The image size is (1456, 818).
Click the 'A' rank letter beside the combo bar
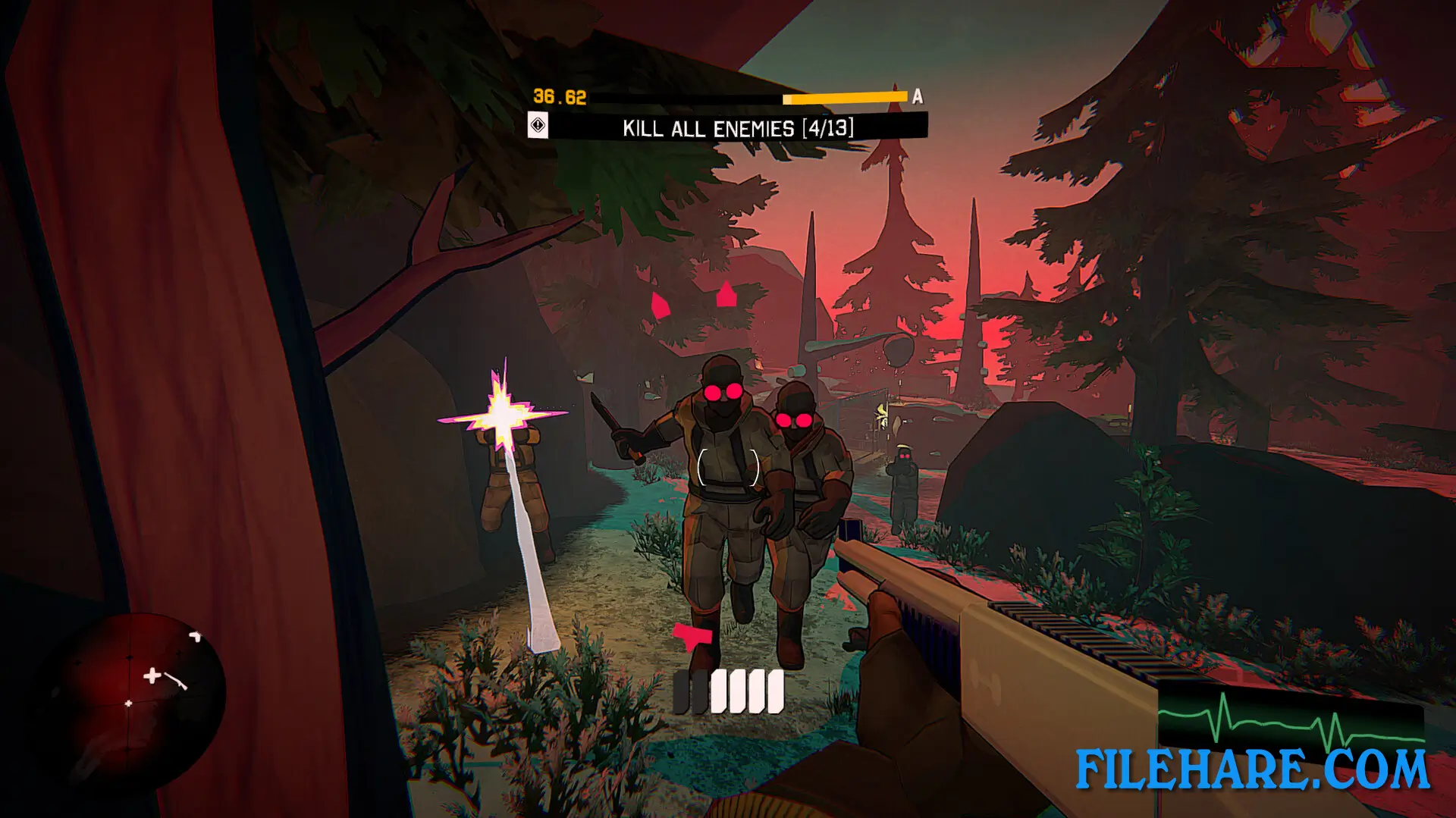coord(919,96)
